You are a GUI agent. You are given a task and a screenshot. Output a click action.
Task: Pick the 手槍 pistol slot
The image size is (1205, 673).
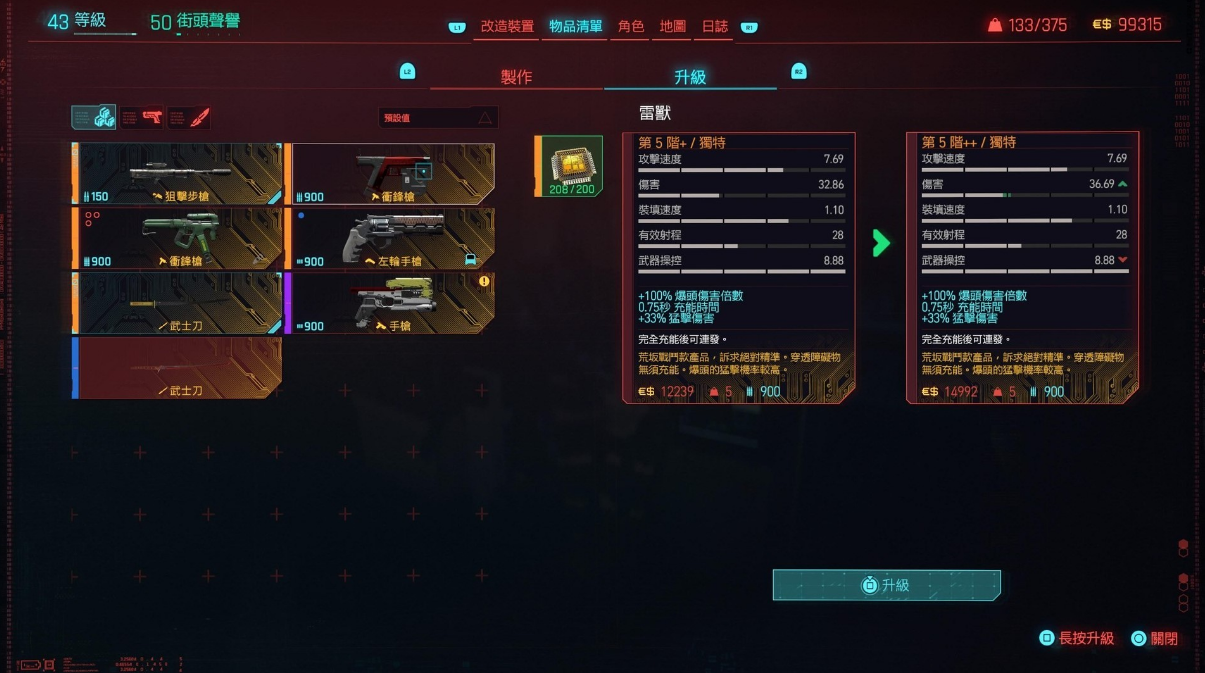(x=392, y=302)
